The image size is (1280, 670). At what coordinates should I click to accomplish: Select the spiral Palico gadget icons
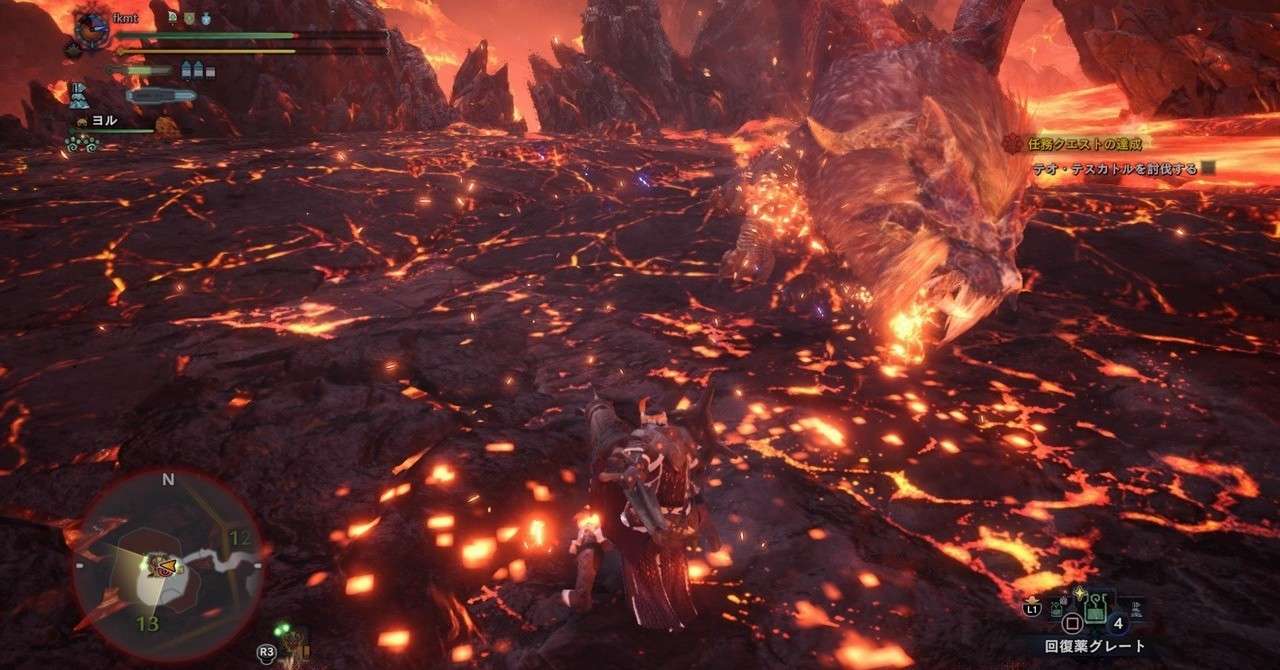[x=80, y=143]
